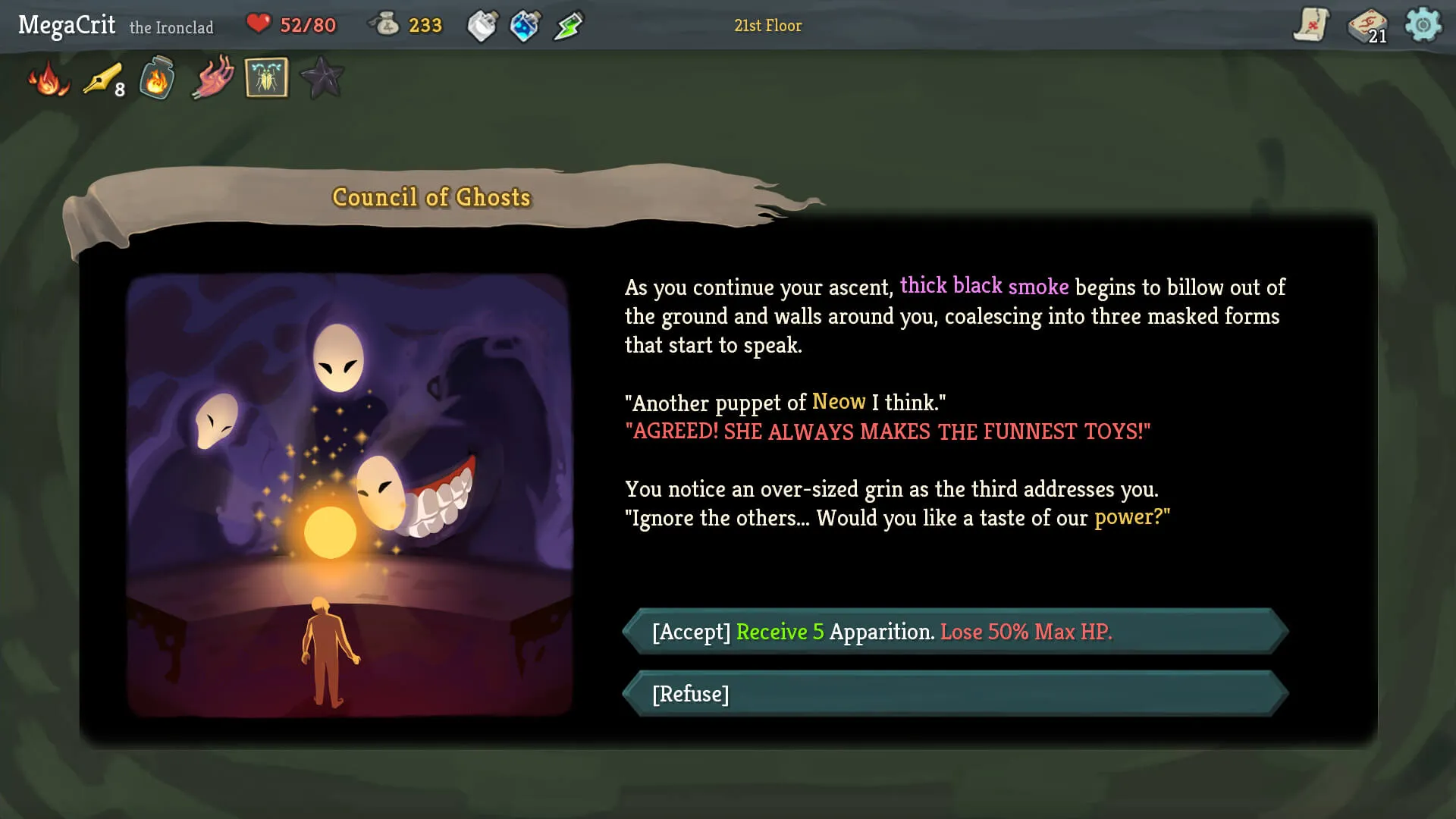Use the green lightning potion

point(567,25)
